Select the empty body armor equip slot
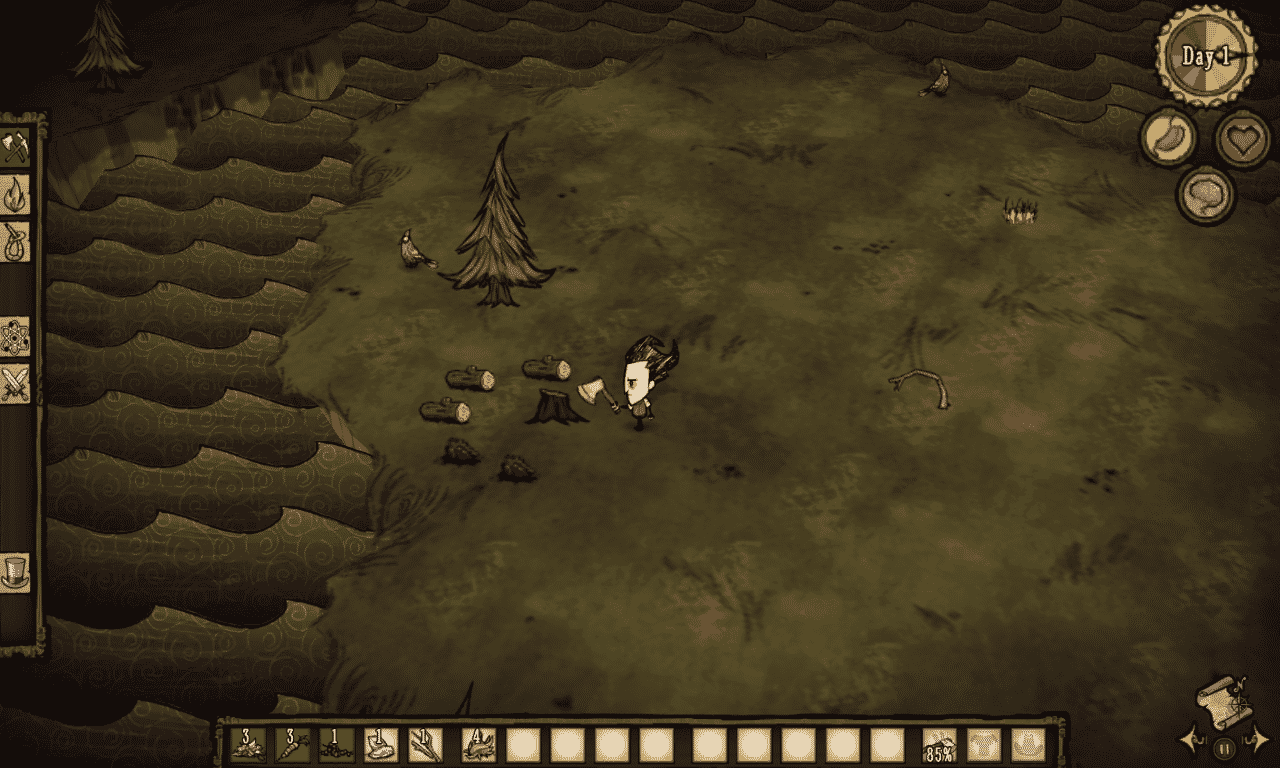 coord(983,745)
